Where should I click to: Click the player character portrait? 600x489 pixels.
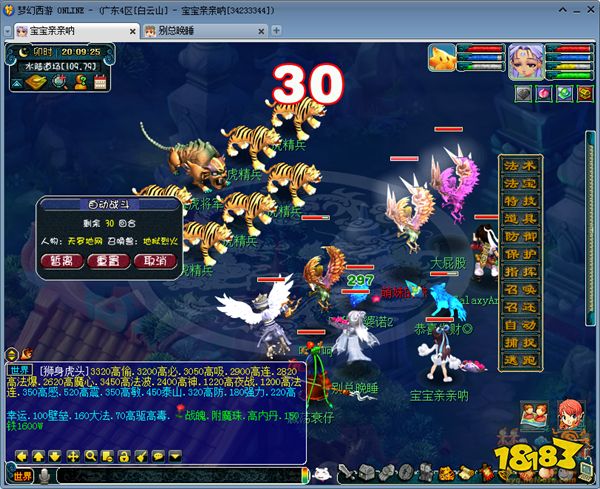(525, 60)
